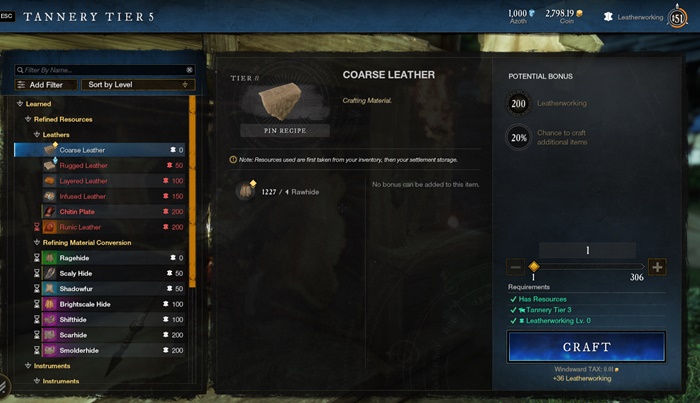Image resolution: width=700 pixels, height=403 pixels.
Task: Select Brightscale Hide recipe
Action: [84, 304]
